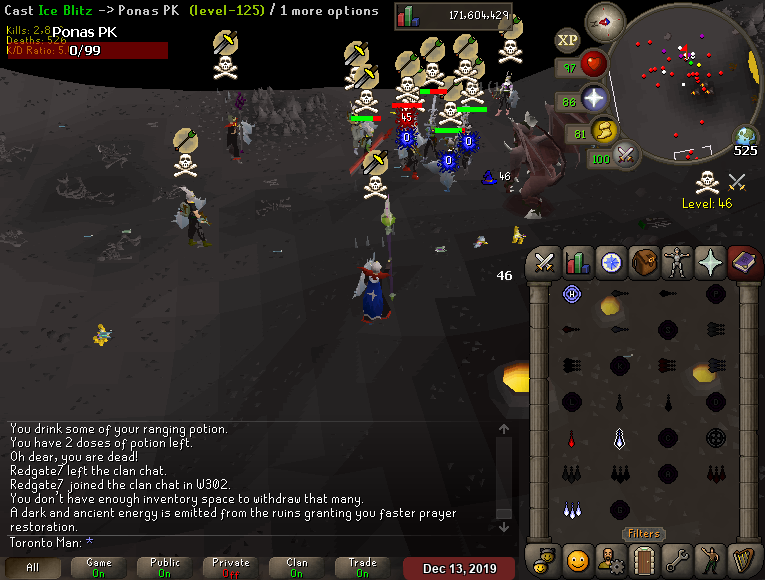Open the Worn Equipment tab
This screenshot has height=580, width=765.
(x=677, y=262)
